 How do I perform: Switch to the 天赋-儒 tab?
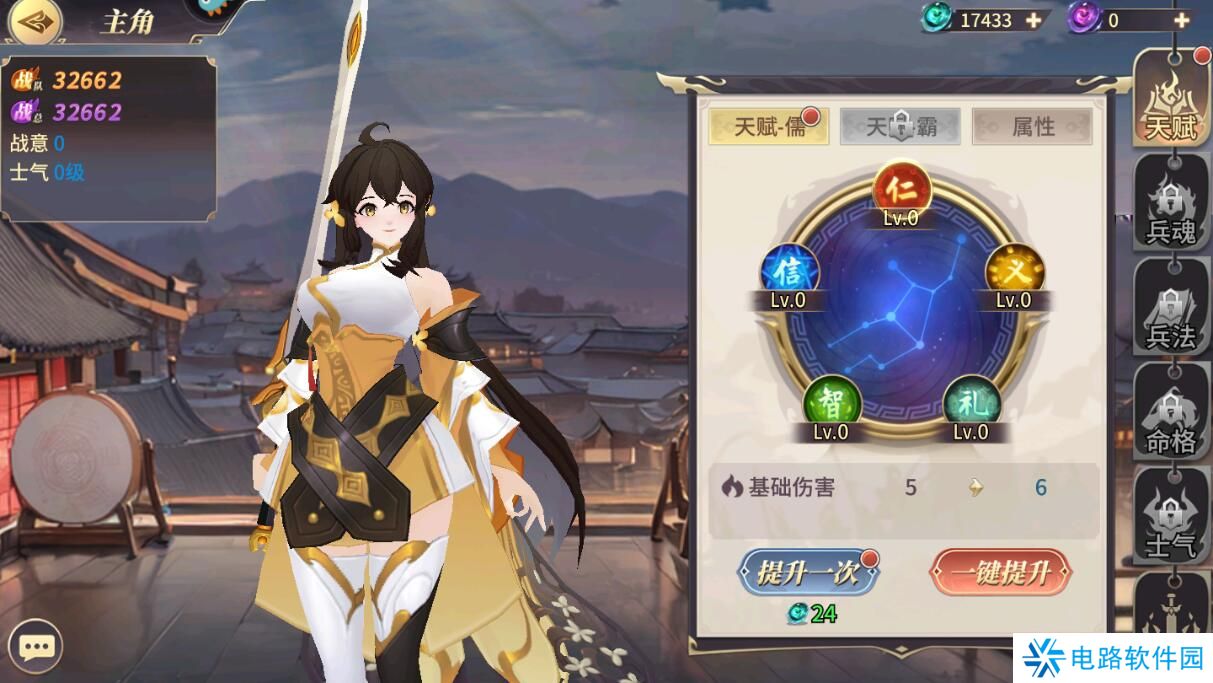[x=768, y=127]
